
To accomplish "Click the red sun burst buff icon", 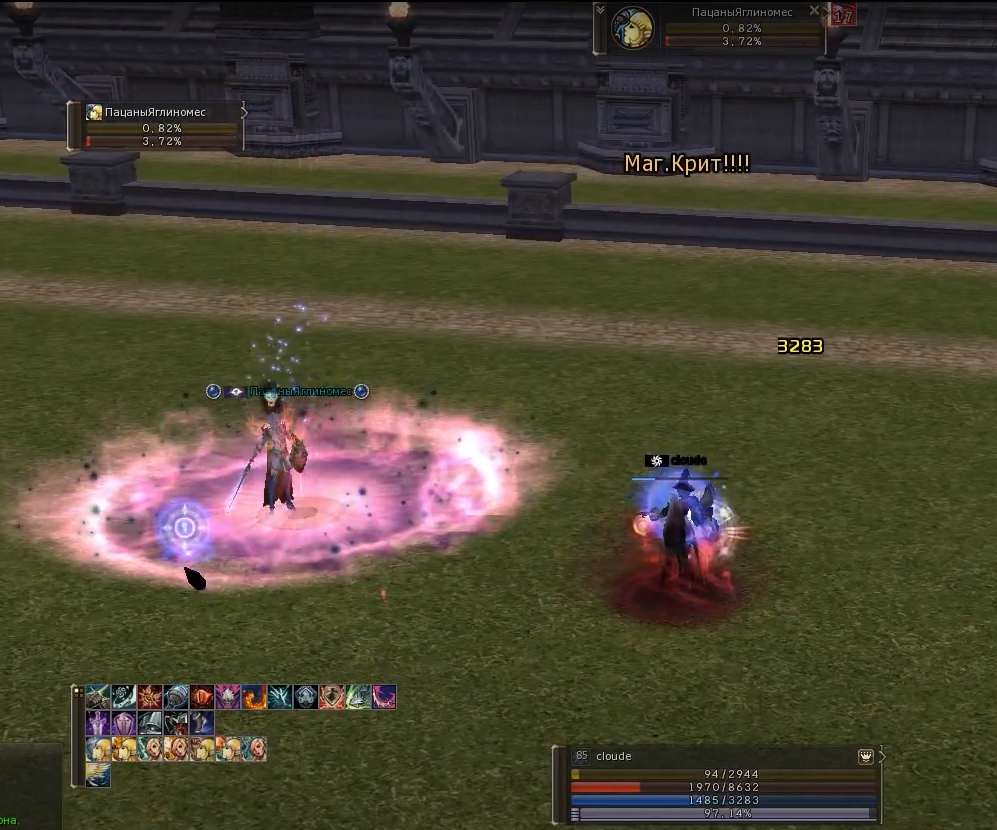I will [x=150, y=697].
